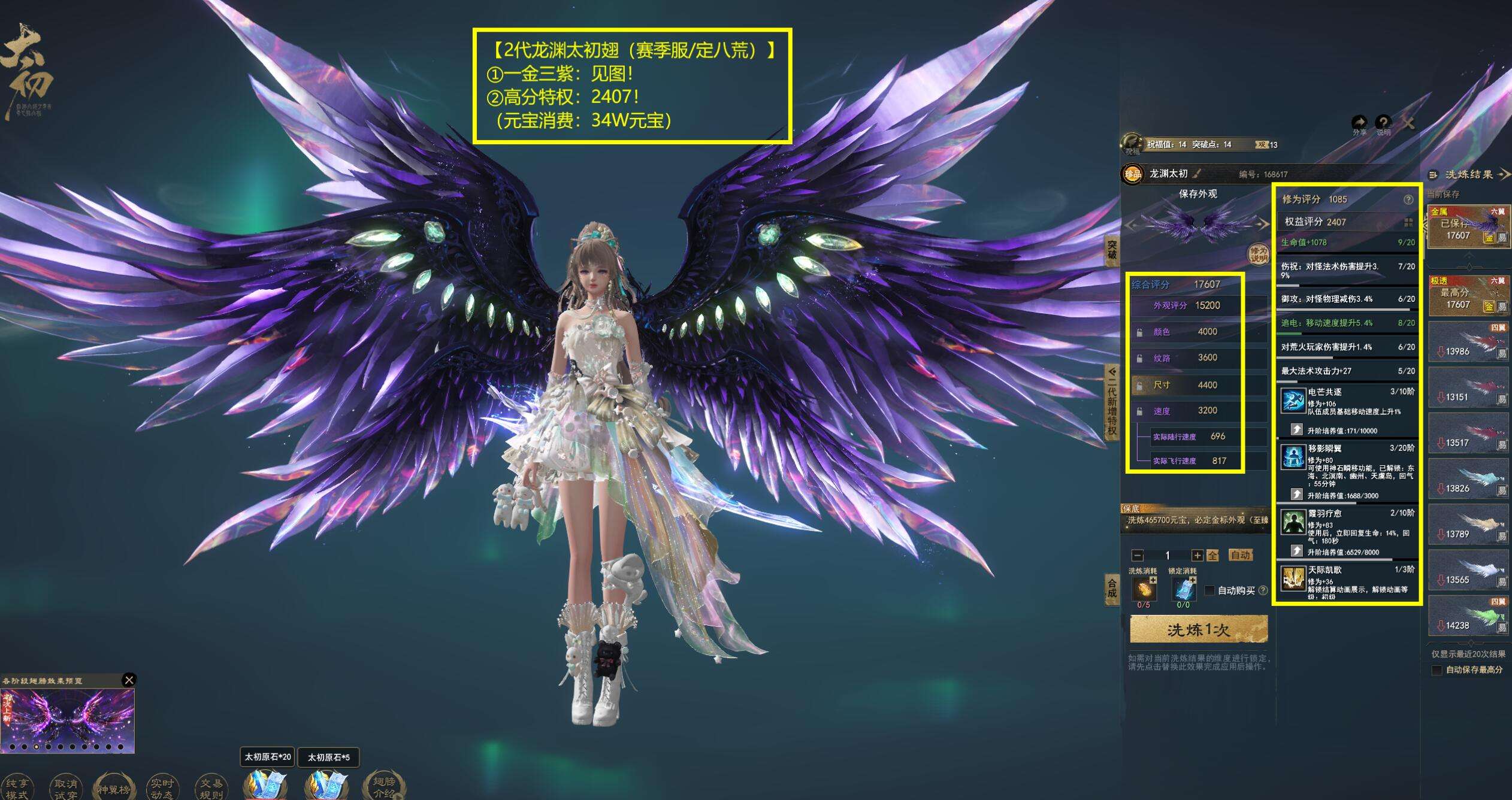Enable 自动保存最高分 checkbox
Image resolution: width=1512 pixels, height=800 pixels.
(x=1437, y=670)
